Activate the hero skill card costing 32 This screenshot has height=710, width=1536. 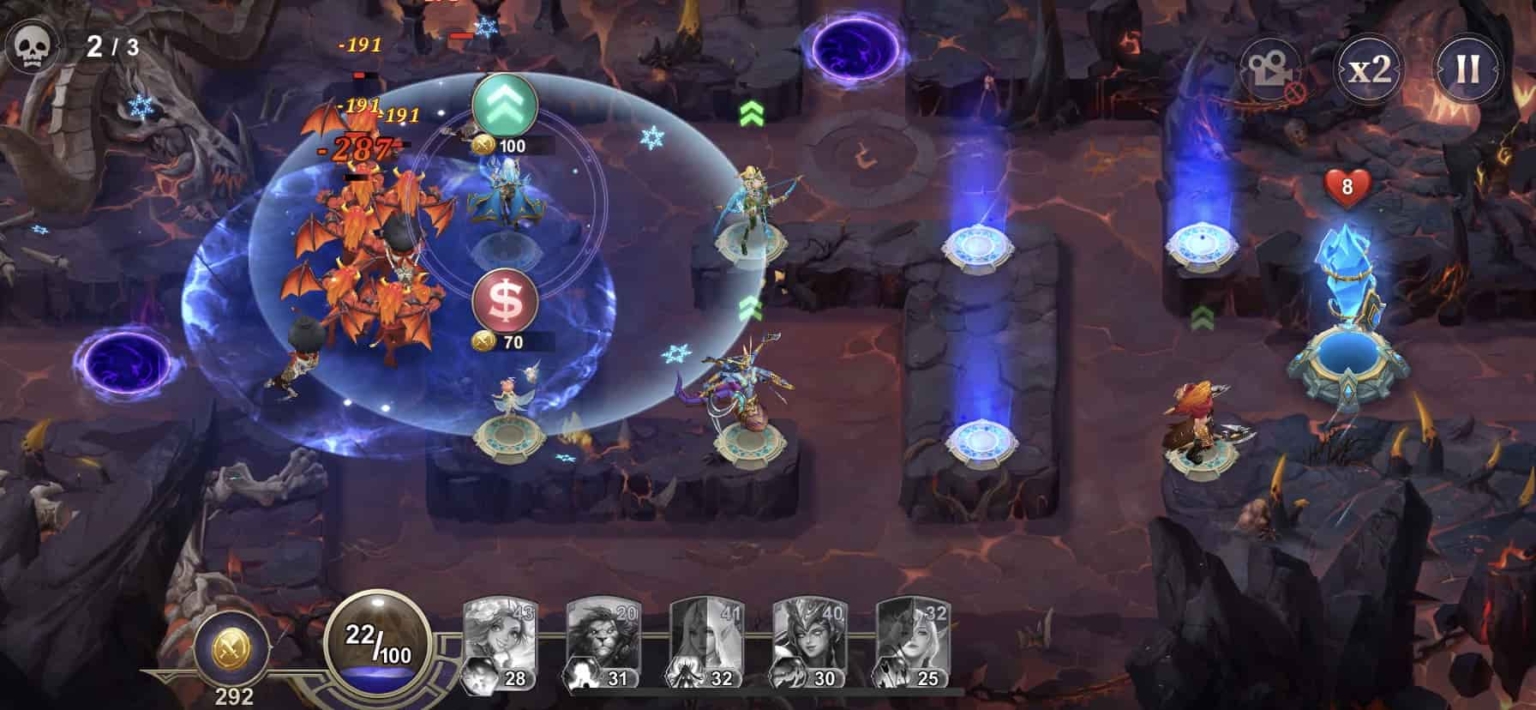[x=706, y=643]
